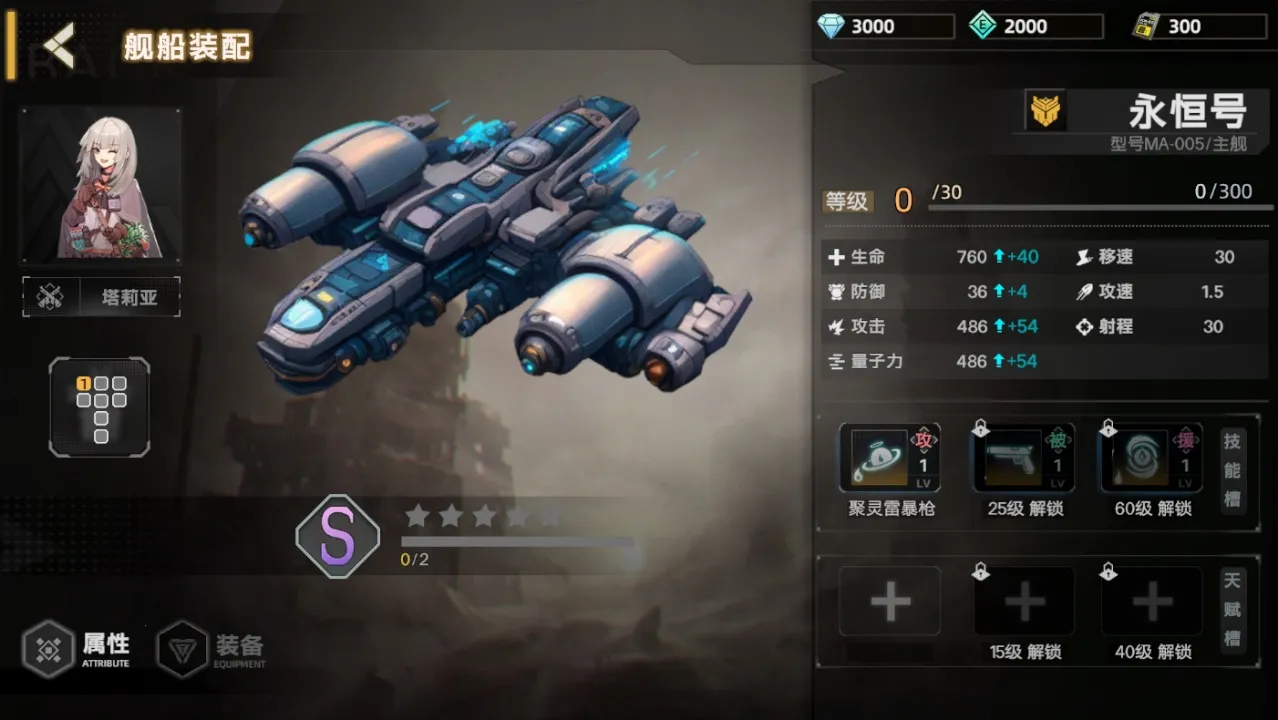1278x720 pixels.
Task: Click the S rank hexagon badge
Action: [x=338, y=537]
